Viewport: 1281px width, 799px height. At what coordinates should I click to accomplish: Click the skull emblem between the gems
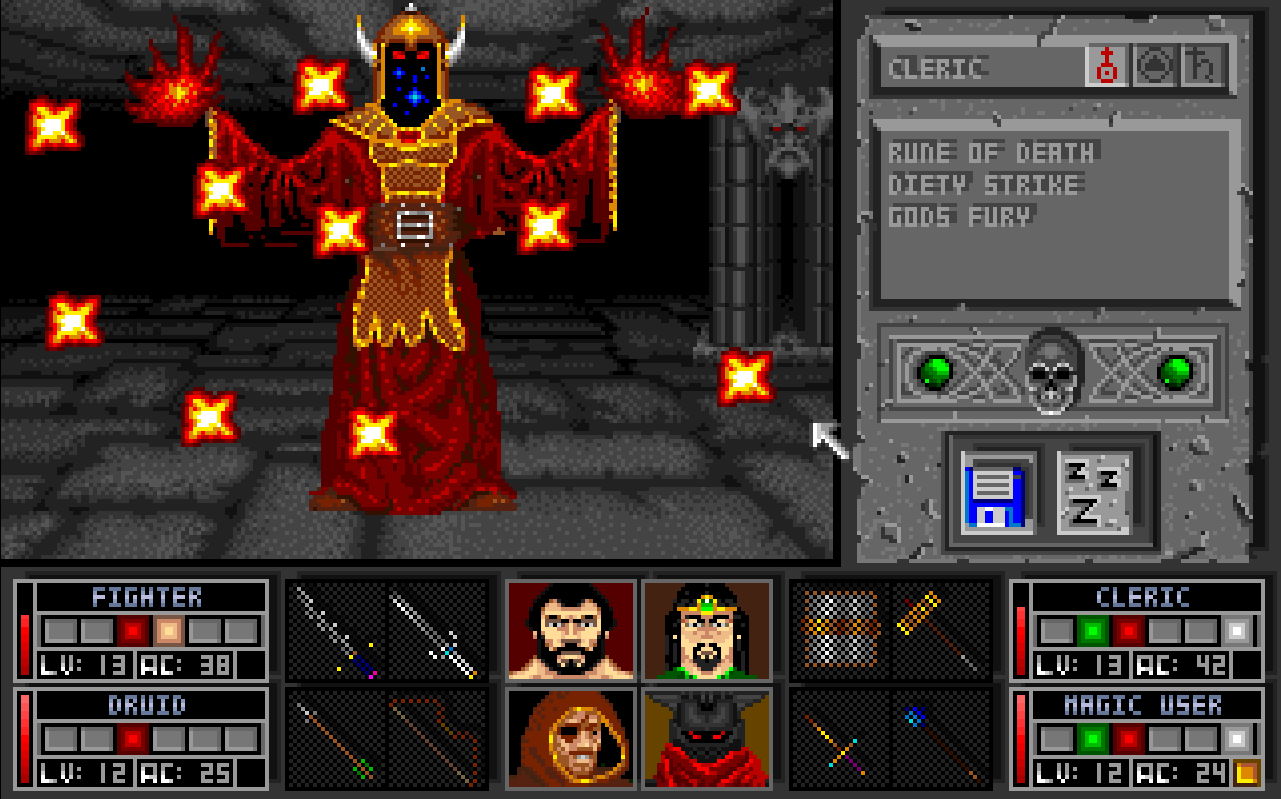coord(1053,371)
